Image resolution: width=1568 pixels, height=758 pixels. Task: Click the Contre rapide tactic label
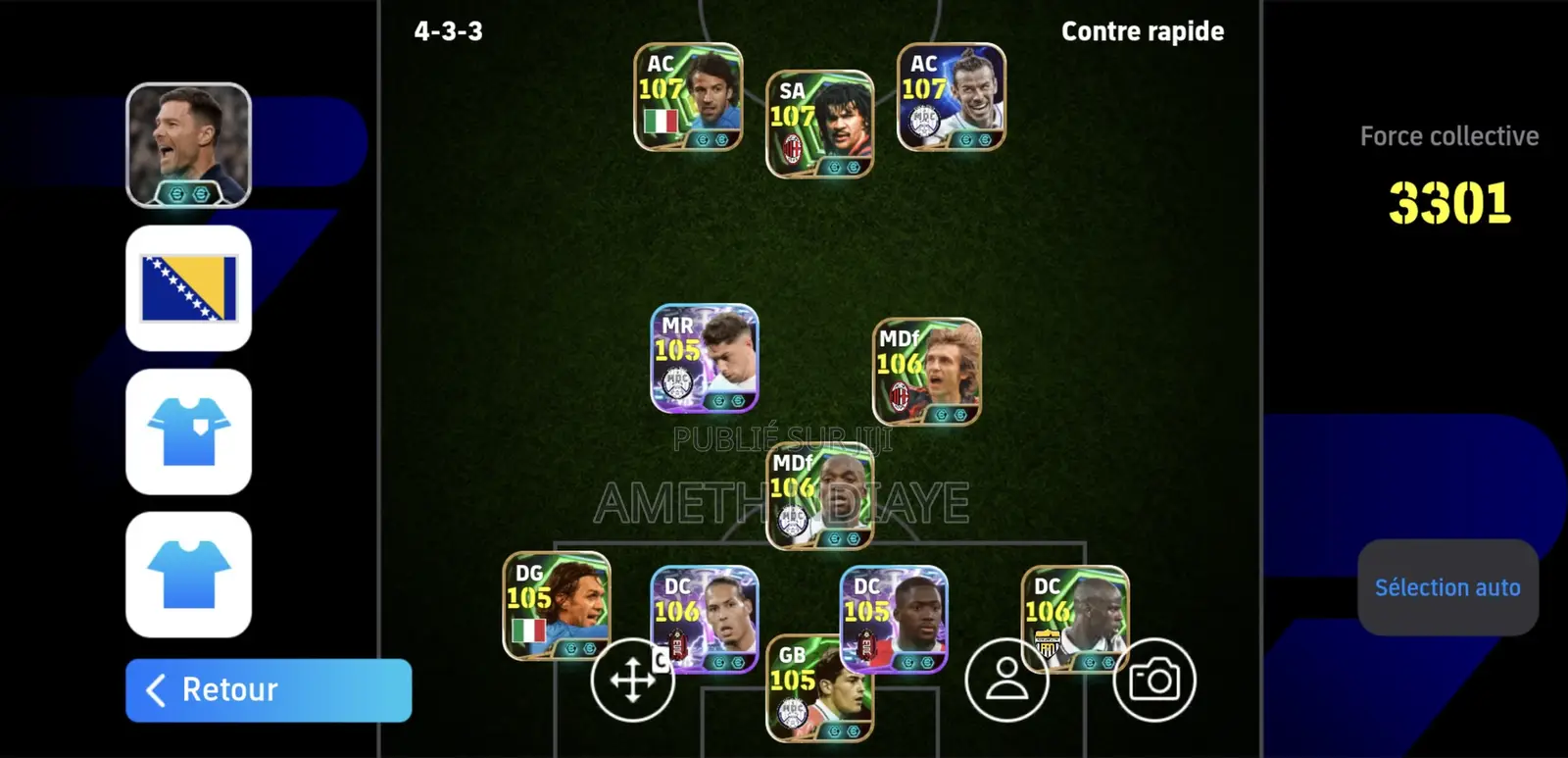tap(1142, 30)
